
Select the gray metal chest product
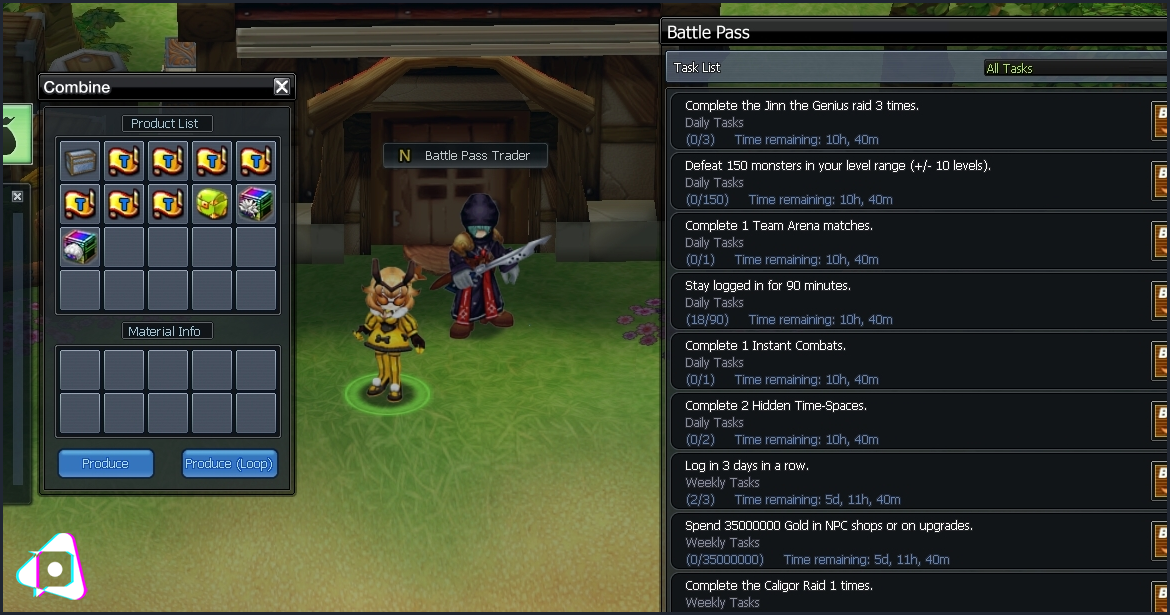(80, 161)
